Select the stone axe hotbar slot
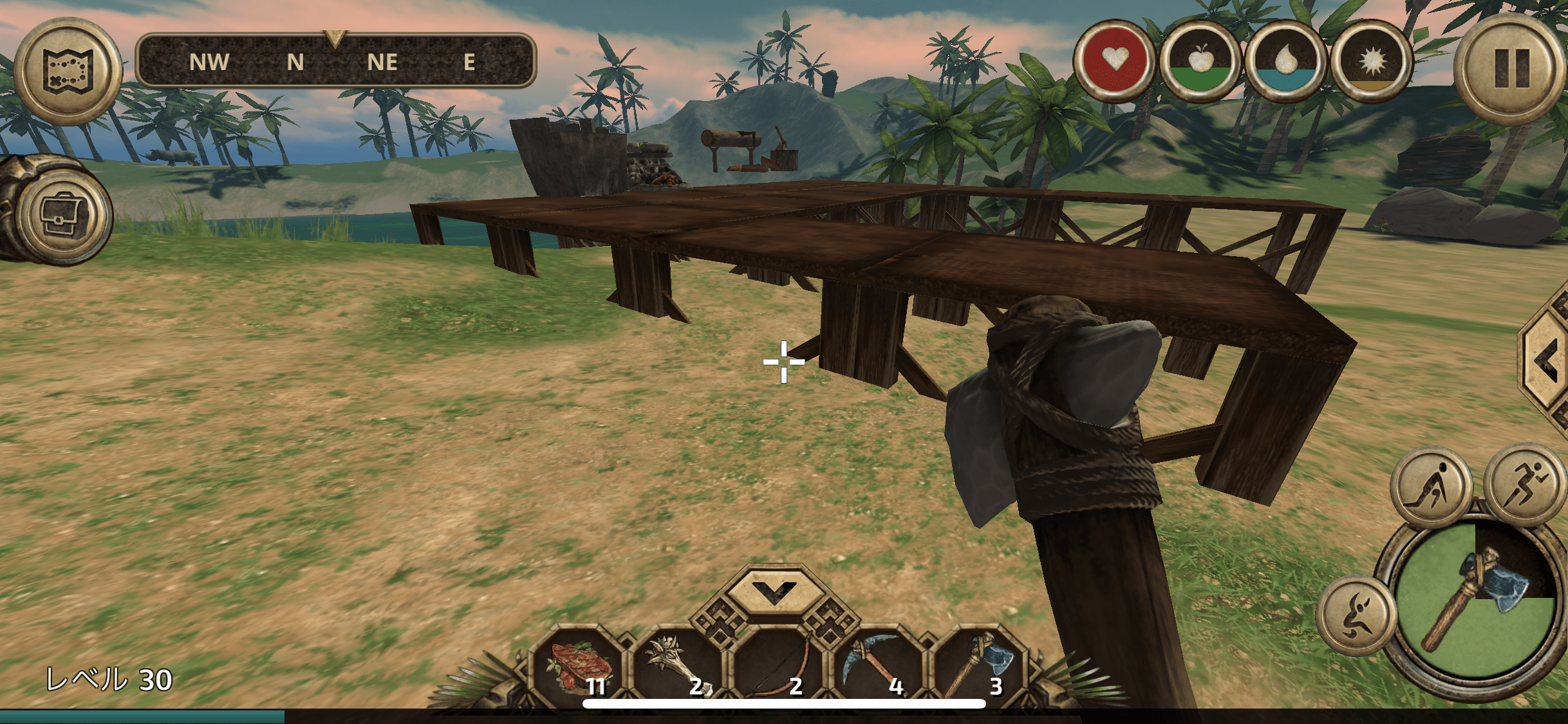Screen dimensions: 1568x724 tap(977, 666)
